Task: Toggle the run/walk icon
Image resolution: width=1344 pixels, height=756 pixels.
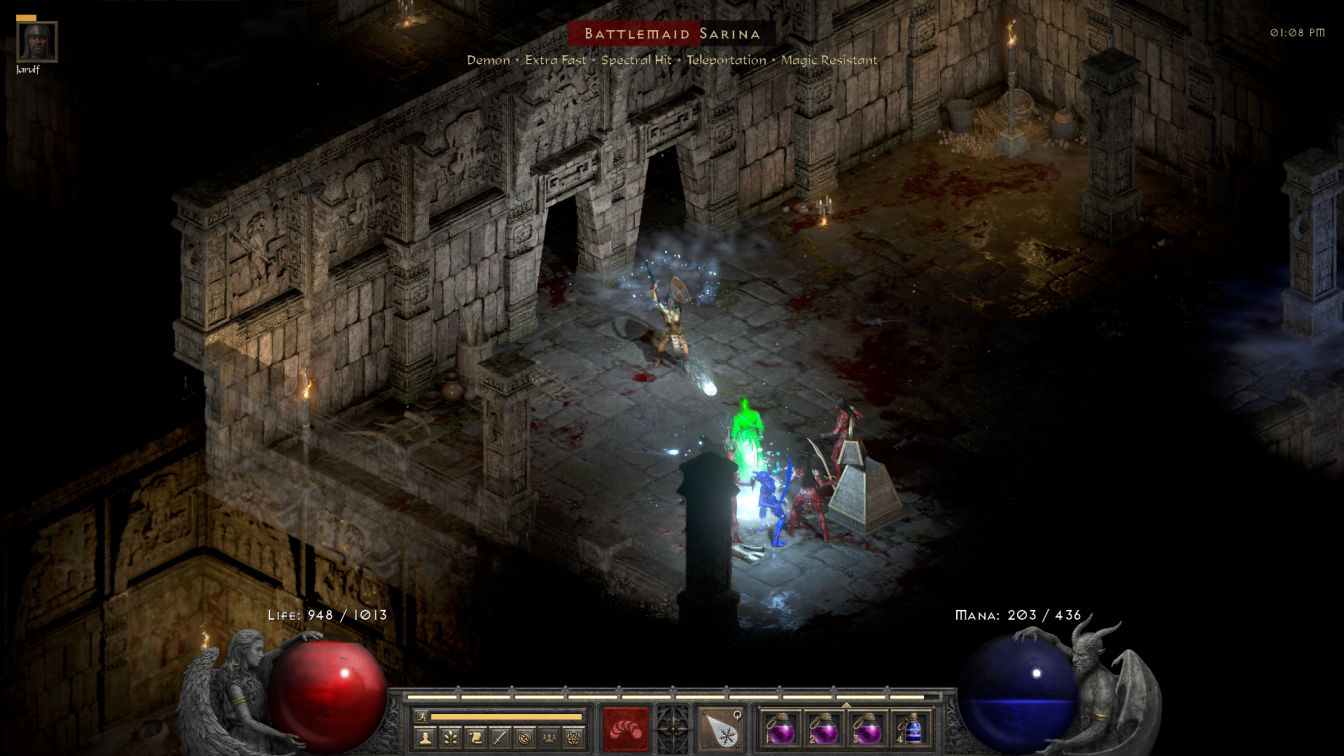Action: click(422, 716)
